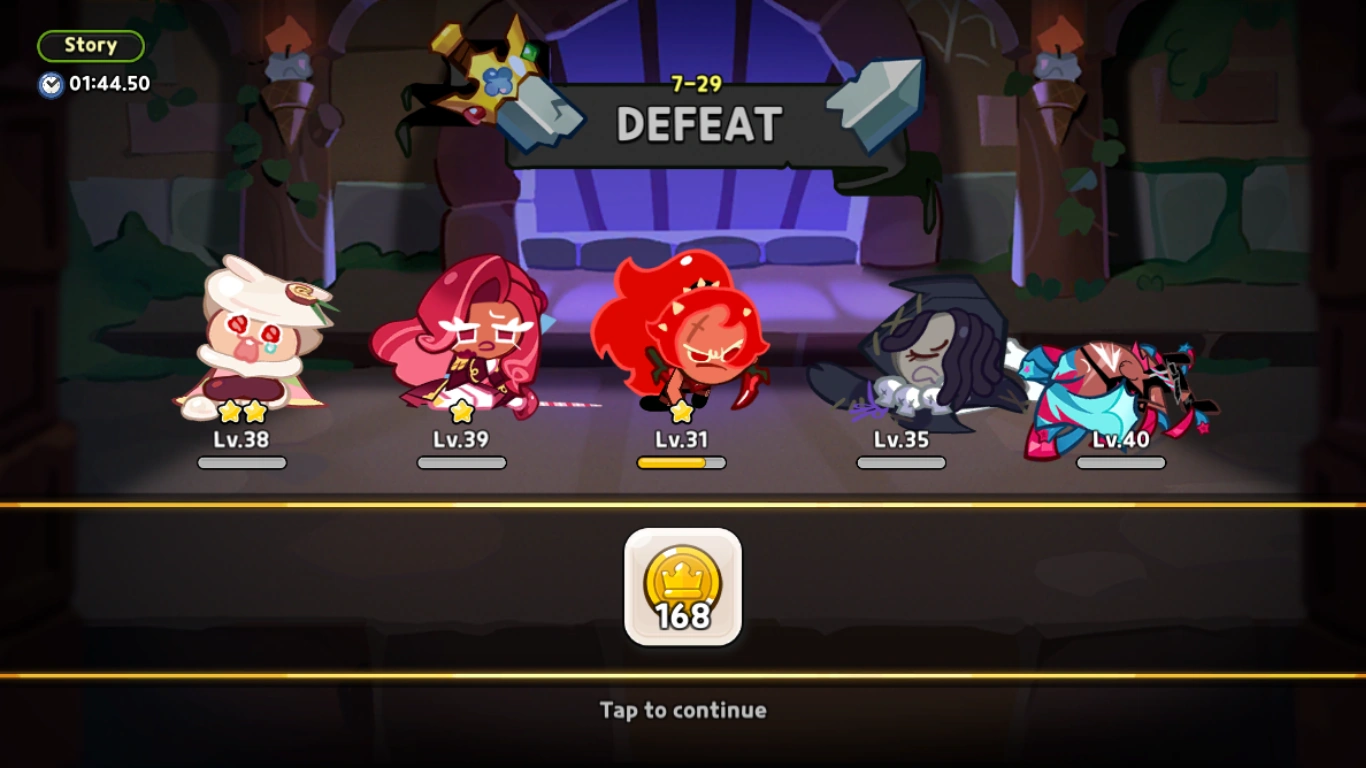Tap the gold coin reward icon showing 168
This screenshot has height=768, width=1366.
click(x=683, y=588)
